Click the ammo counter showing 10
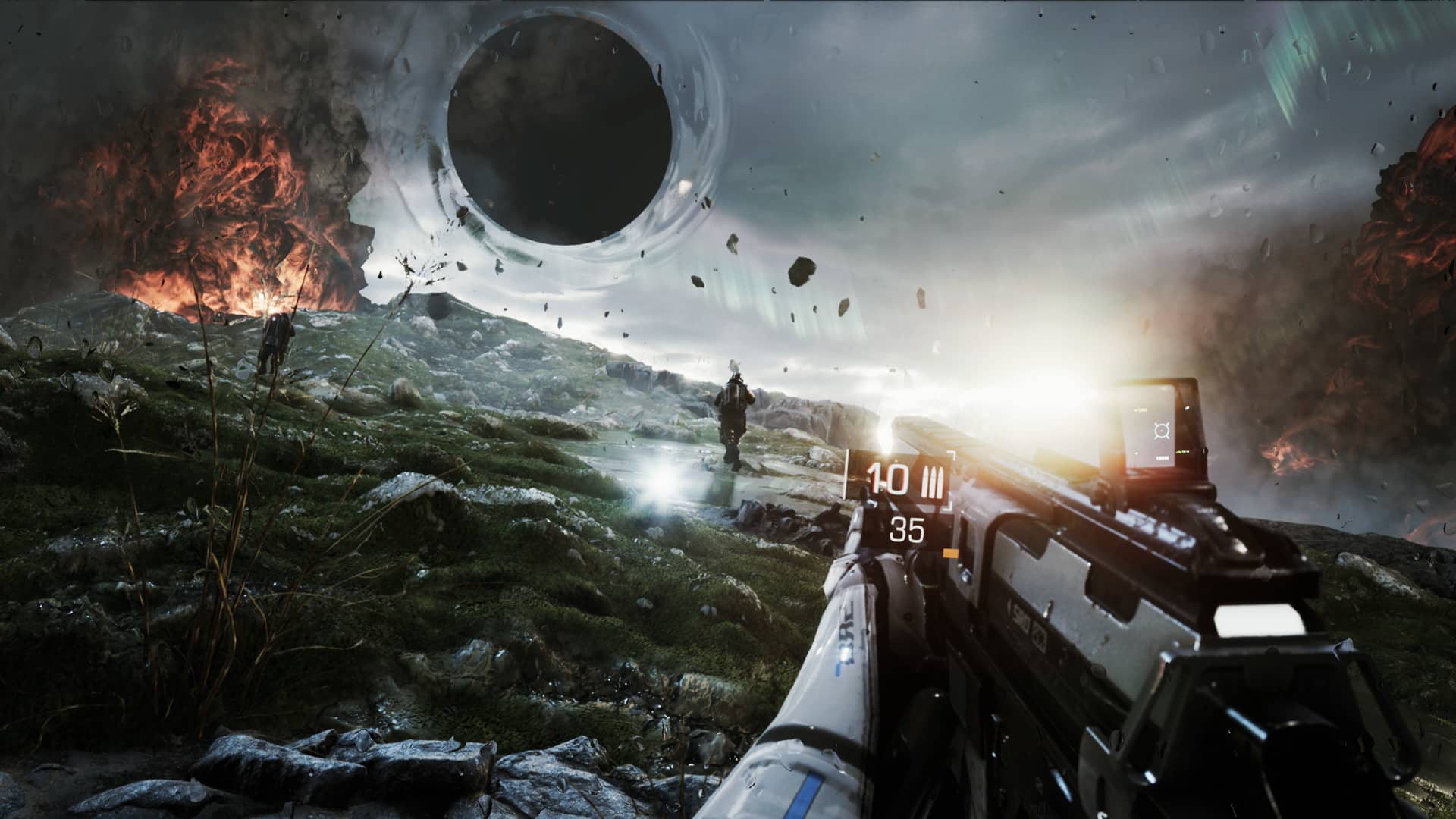 tap(889, 479)
